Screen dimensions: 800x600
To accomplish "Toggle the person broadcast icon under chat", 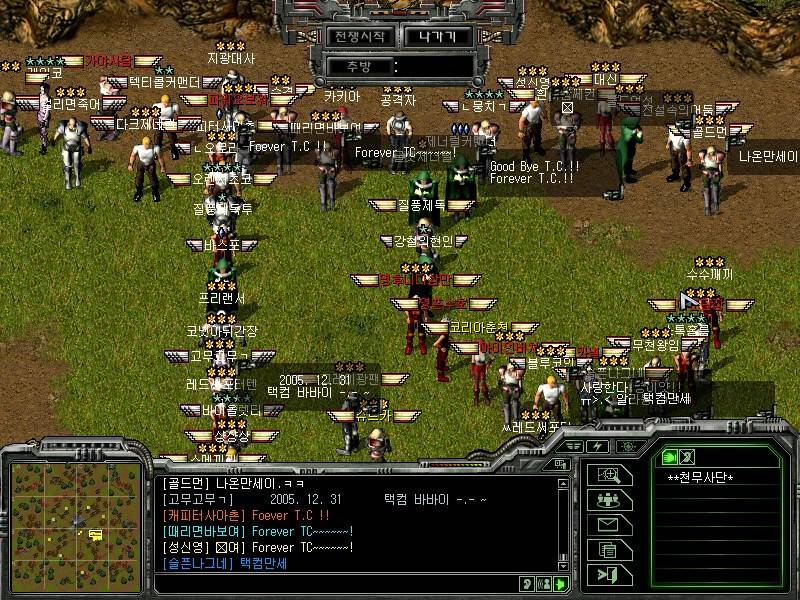I will 544,584.
